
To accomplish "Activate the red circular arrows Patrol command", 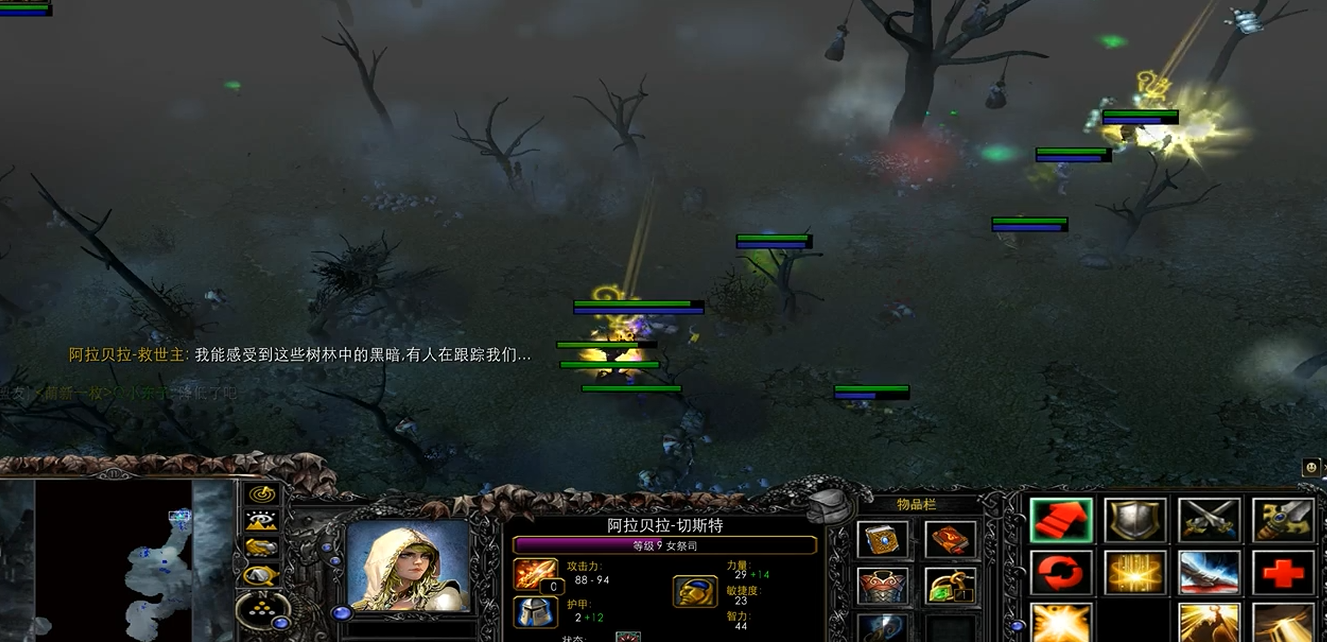I will pyautogui.click(x=1060, y=572).
